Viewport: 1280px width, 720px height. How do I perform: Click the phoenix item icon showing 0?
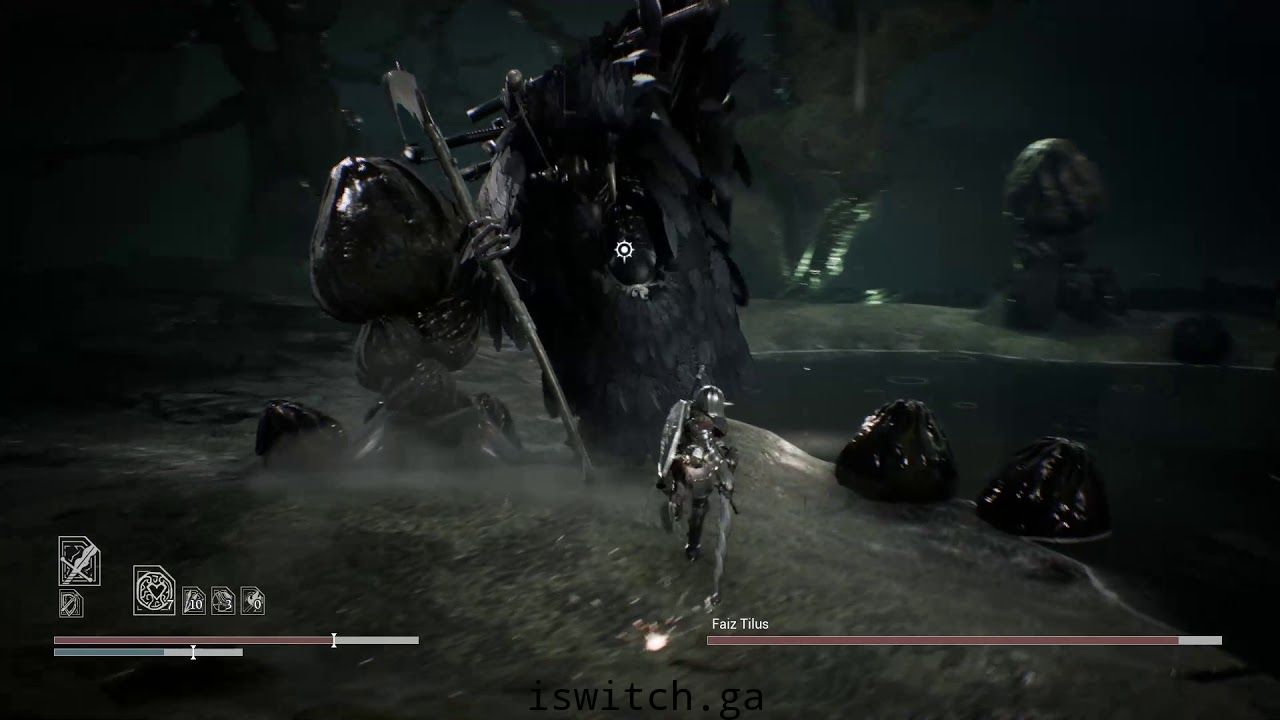pos(251,600)
